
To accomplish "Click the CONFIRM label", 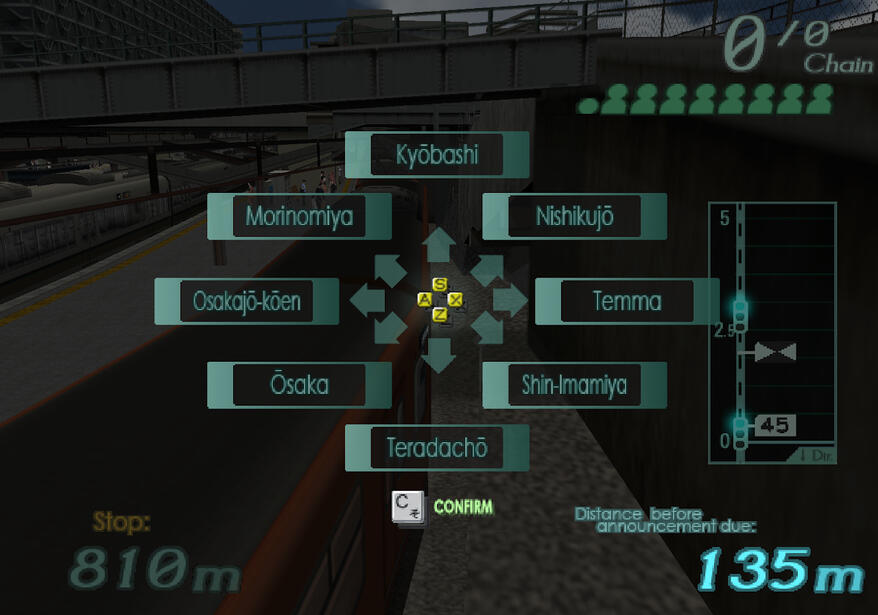I will point(463,508).
